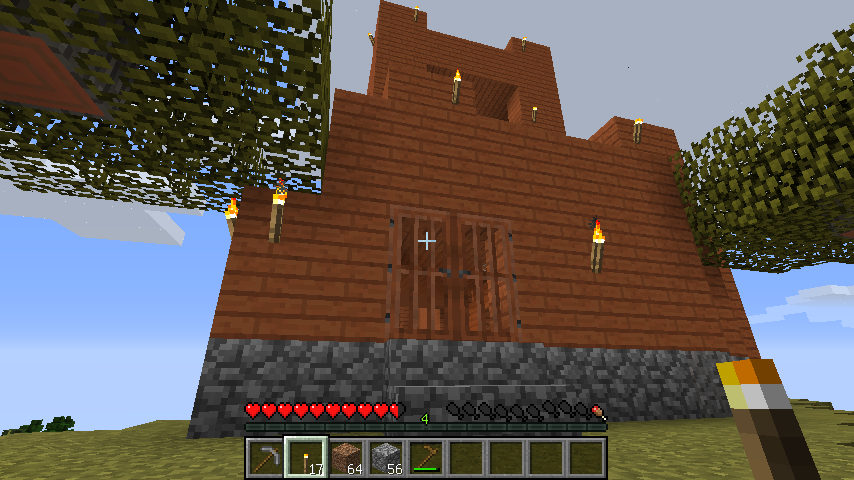Select the dirt block stack of 64
Viewport: 854px width, 480px height.
coord(345,458)
